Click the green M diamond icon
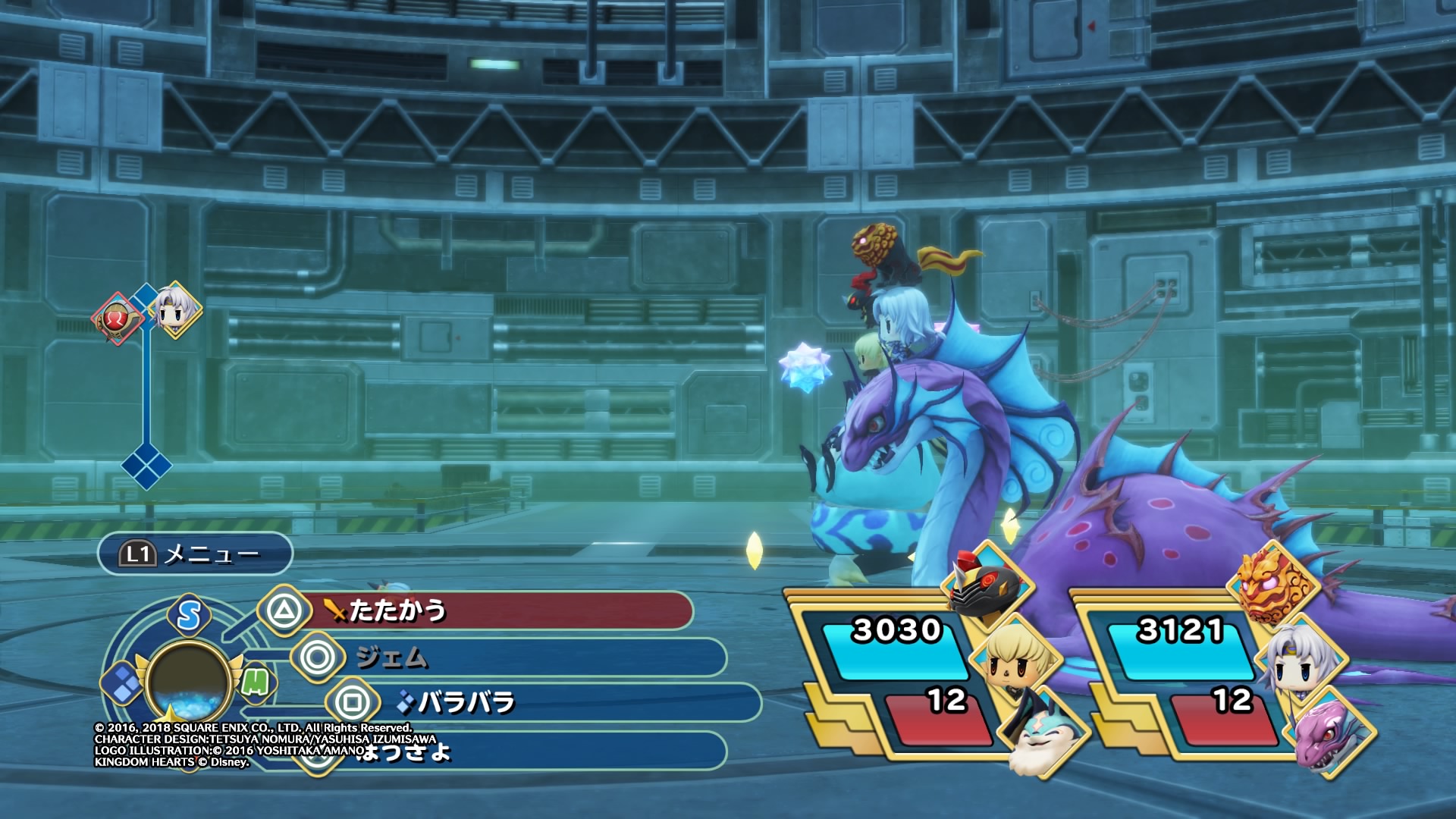This screenshot has width=1456, height=819. 256,682
